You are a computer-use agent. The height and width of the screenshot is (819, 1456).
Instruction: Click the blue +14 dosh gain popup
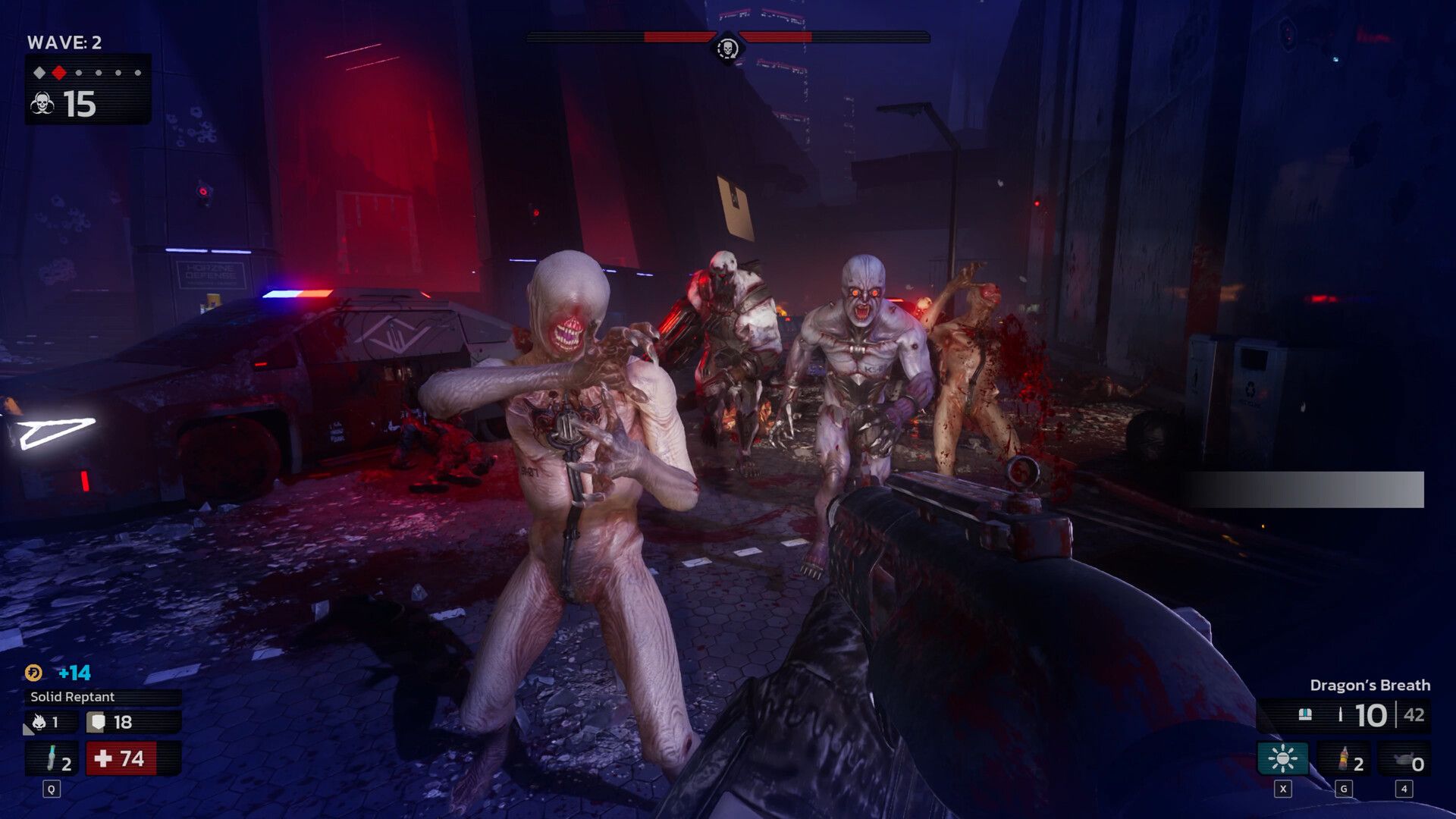tap(74, 672)
